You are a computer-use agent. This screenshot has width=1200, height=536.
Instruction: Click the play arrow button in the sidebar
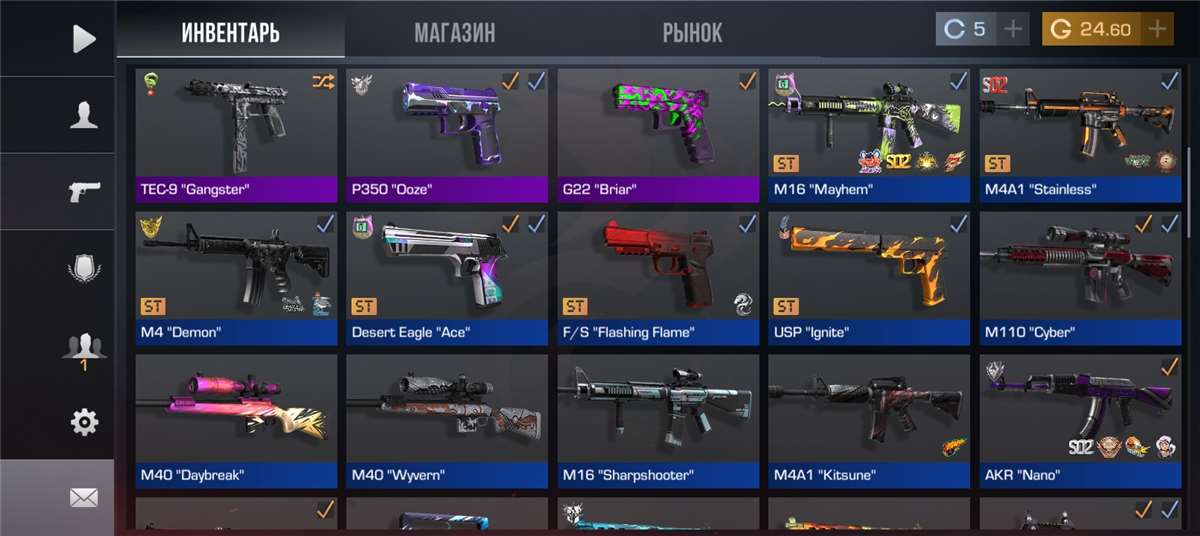[x=84, y=39]
